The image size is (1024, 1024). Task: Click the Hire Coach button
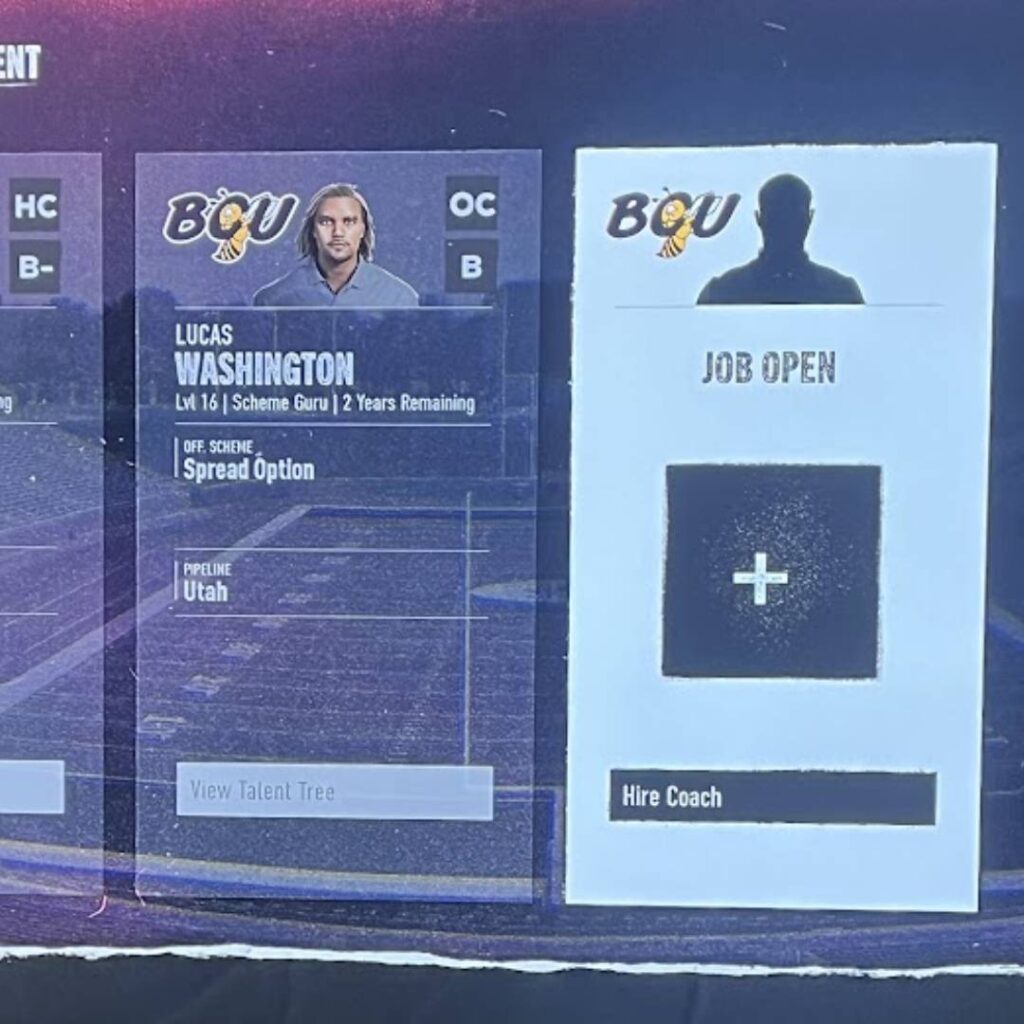coord(772,797)
